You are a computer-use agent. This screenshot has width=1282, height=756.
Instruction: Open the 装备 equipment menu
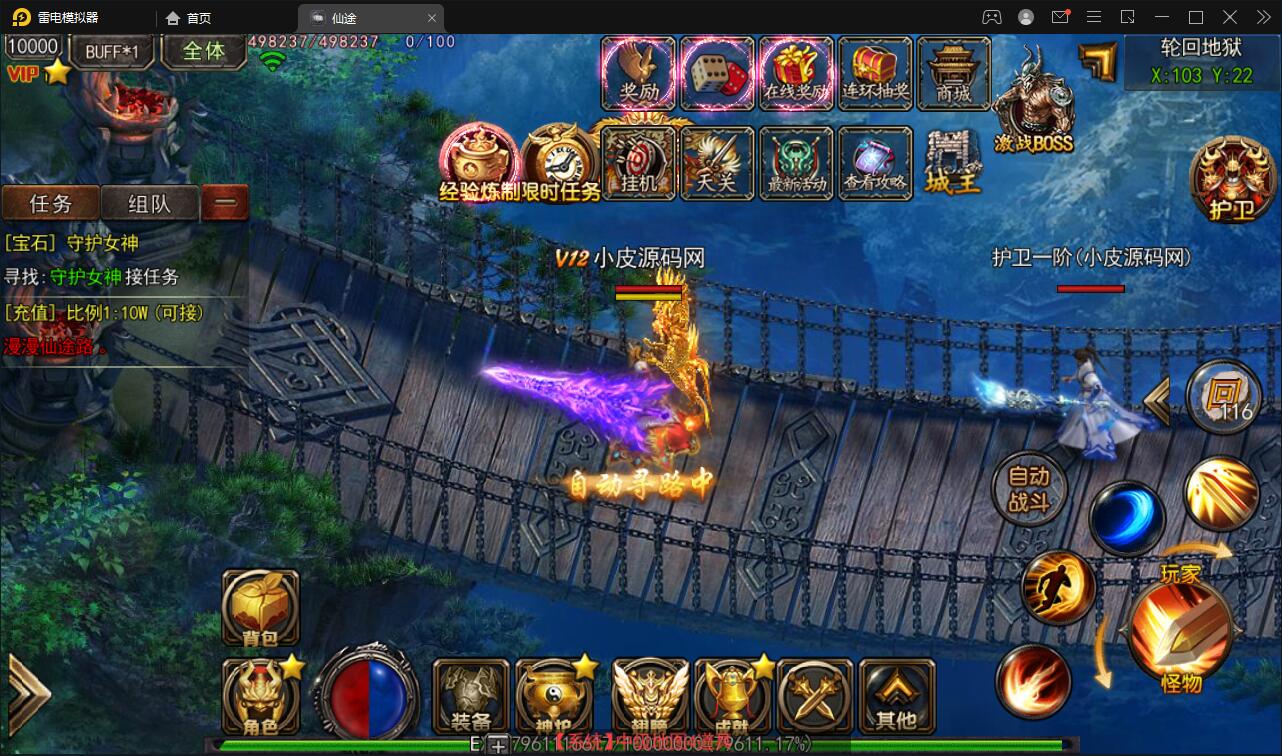tap(471, 696)
